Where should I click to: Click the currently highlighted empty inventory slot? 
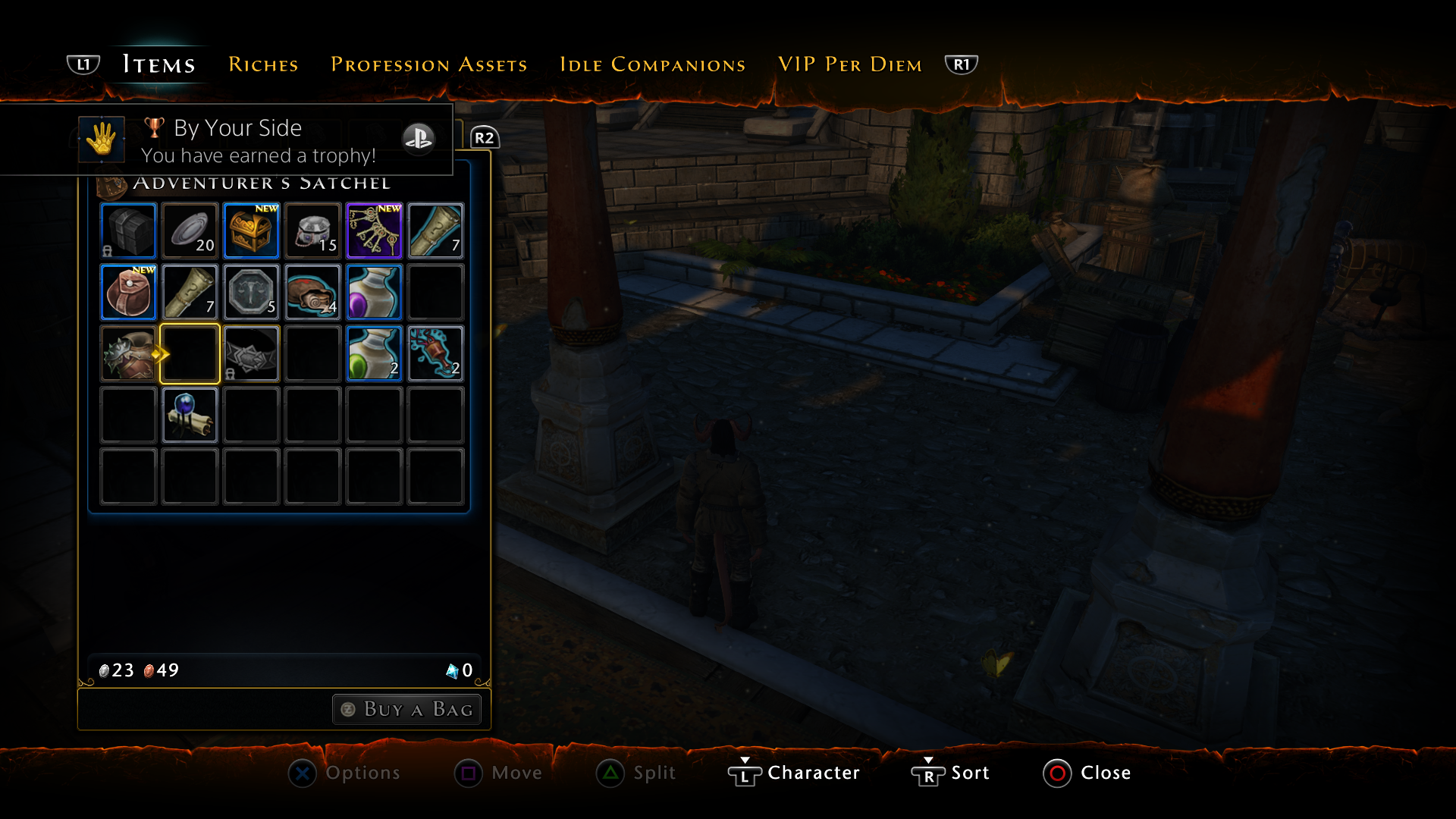pyautogui.click(x=190, y=353)
